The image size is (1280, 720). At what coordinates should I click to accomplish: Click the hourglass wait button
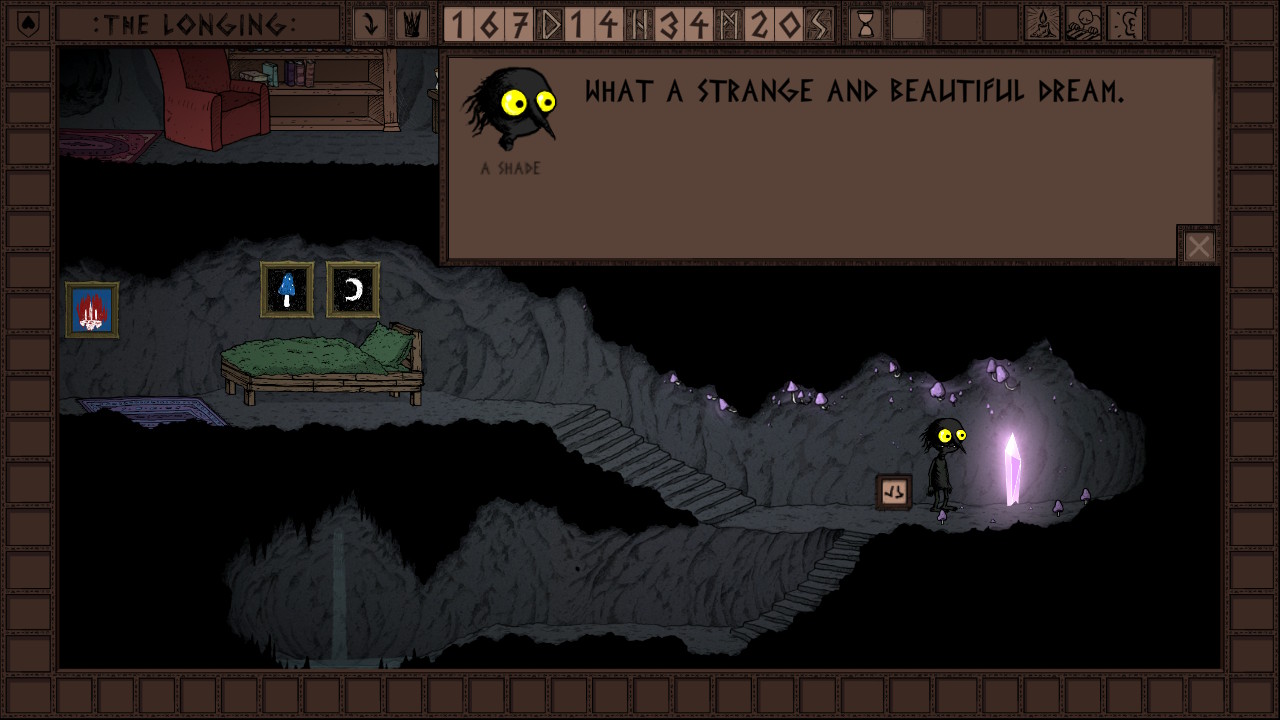coord(865,24)
